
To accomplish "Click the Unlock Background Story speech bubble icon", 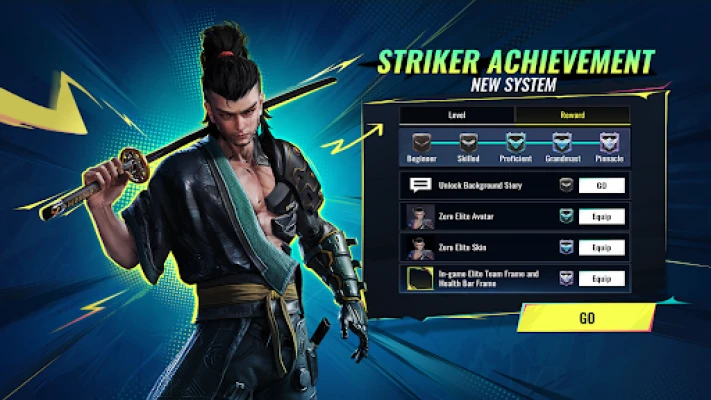I will click(420, 185).
